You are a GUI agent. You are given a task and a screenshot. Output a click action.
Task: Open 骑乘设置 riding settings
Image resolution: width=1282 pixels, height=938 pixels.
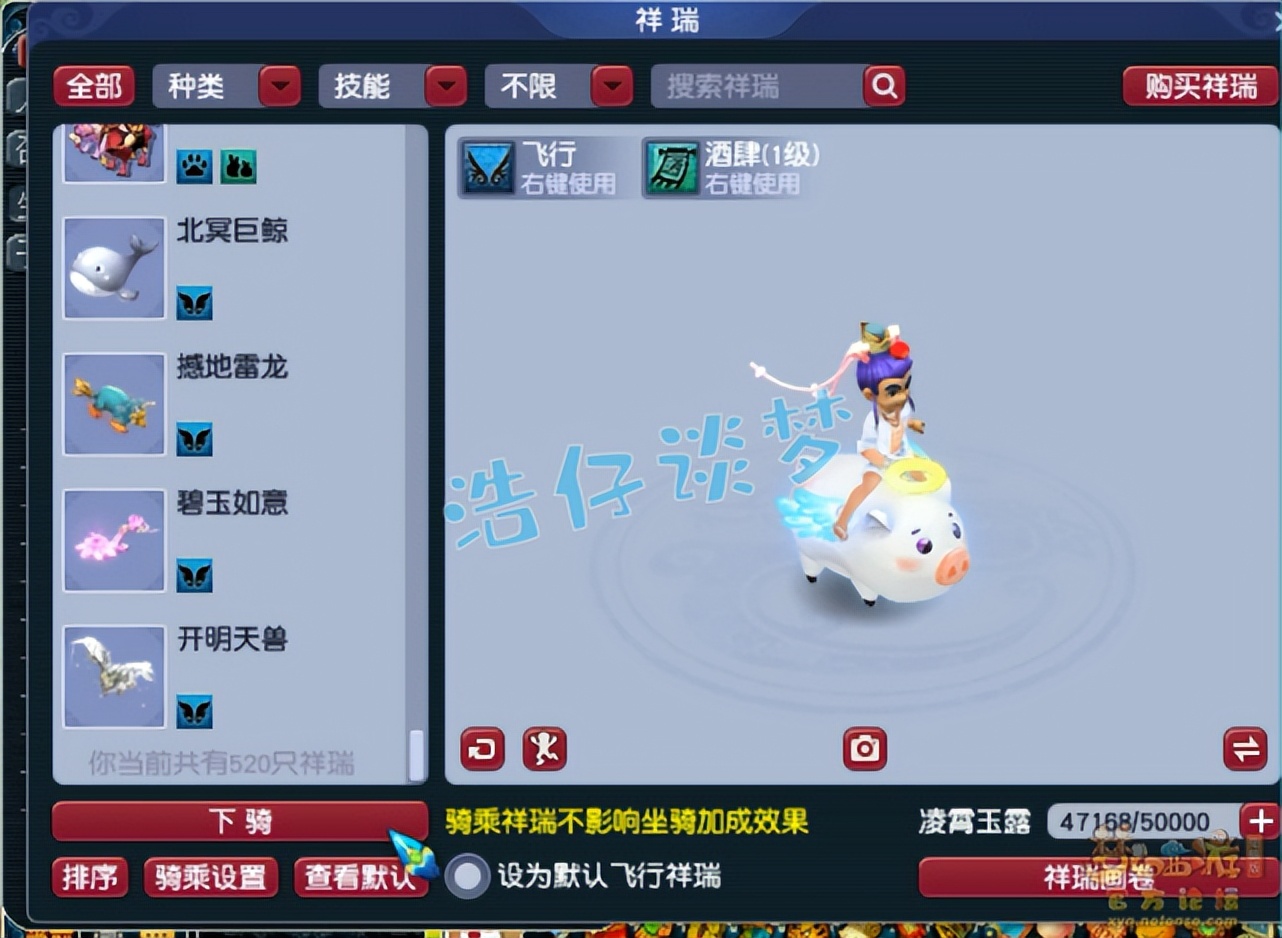211,880
